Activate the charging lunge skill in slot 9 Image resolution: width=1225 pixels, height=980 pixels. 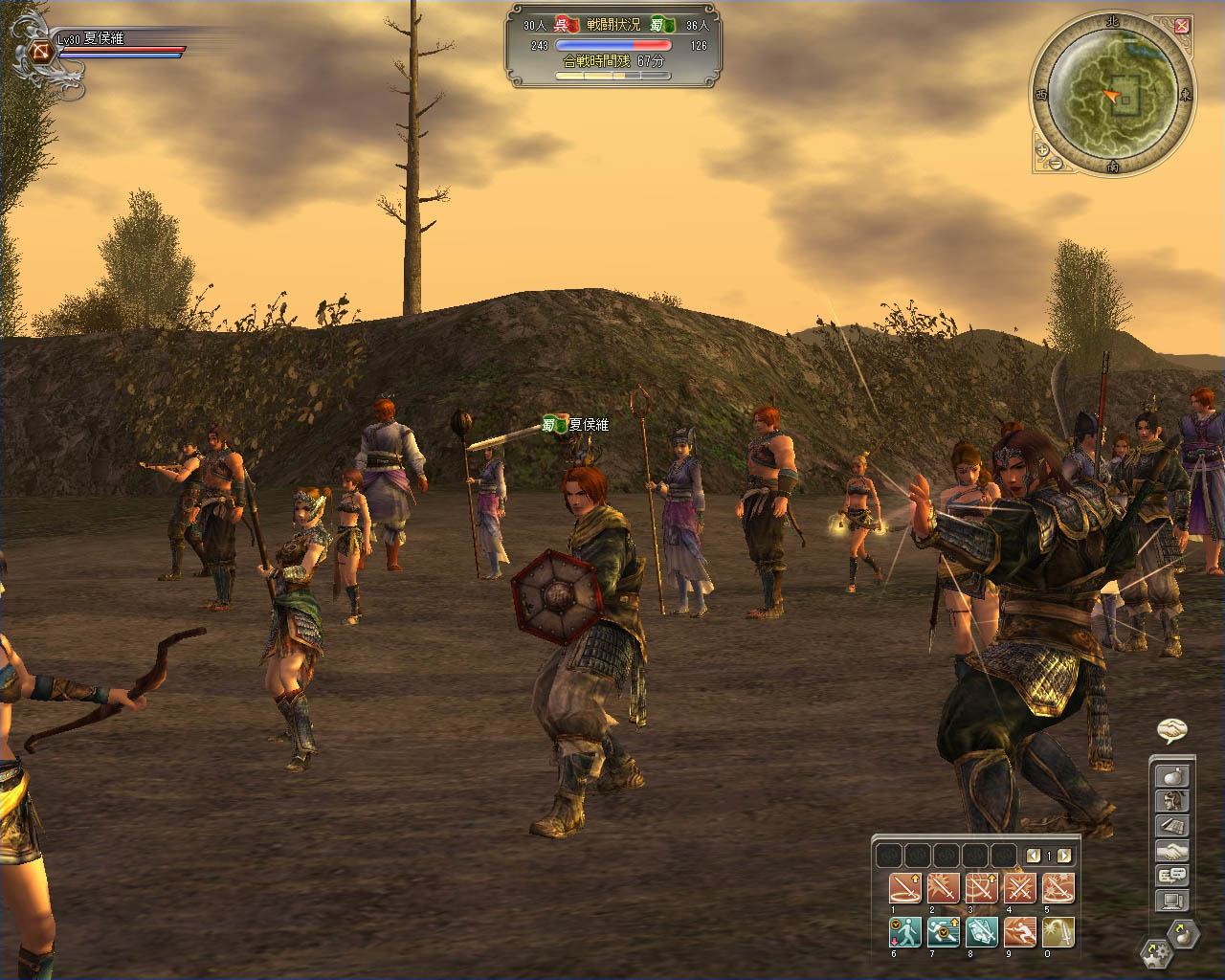click(x=1019, y=931)
